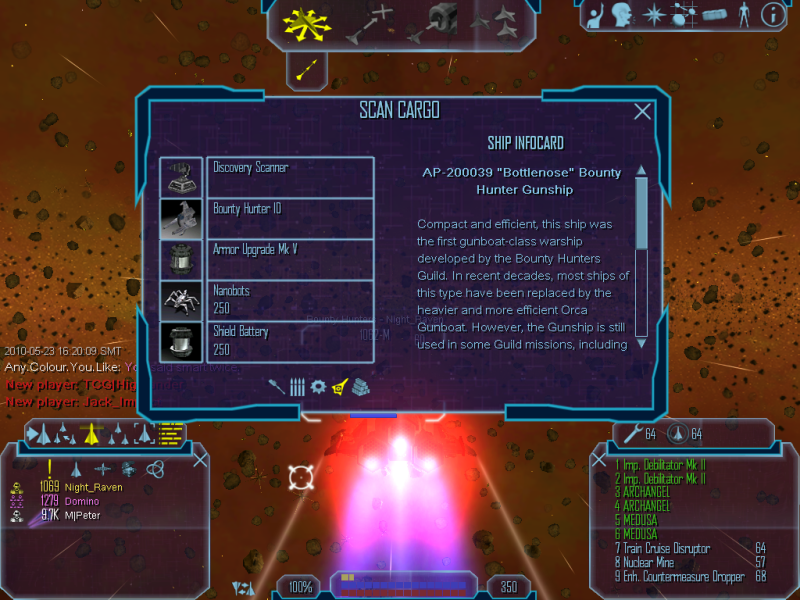Image resolution: width=800 pixels, height=600 pixels.
Task: Select Night_Raven in the contact list
Action: [94, 487]
